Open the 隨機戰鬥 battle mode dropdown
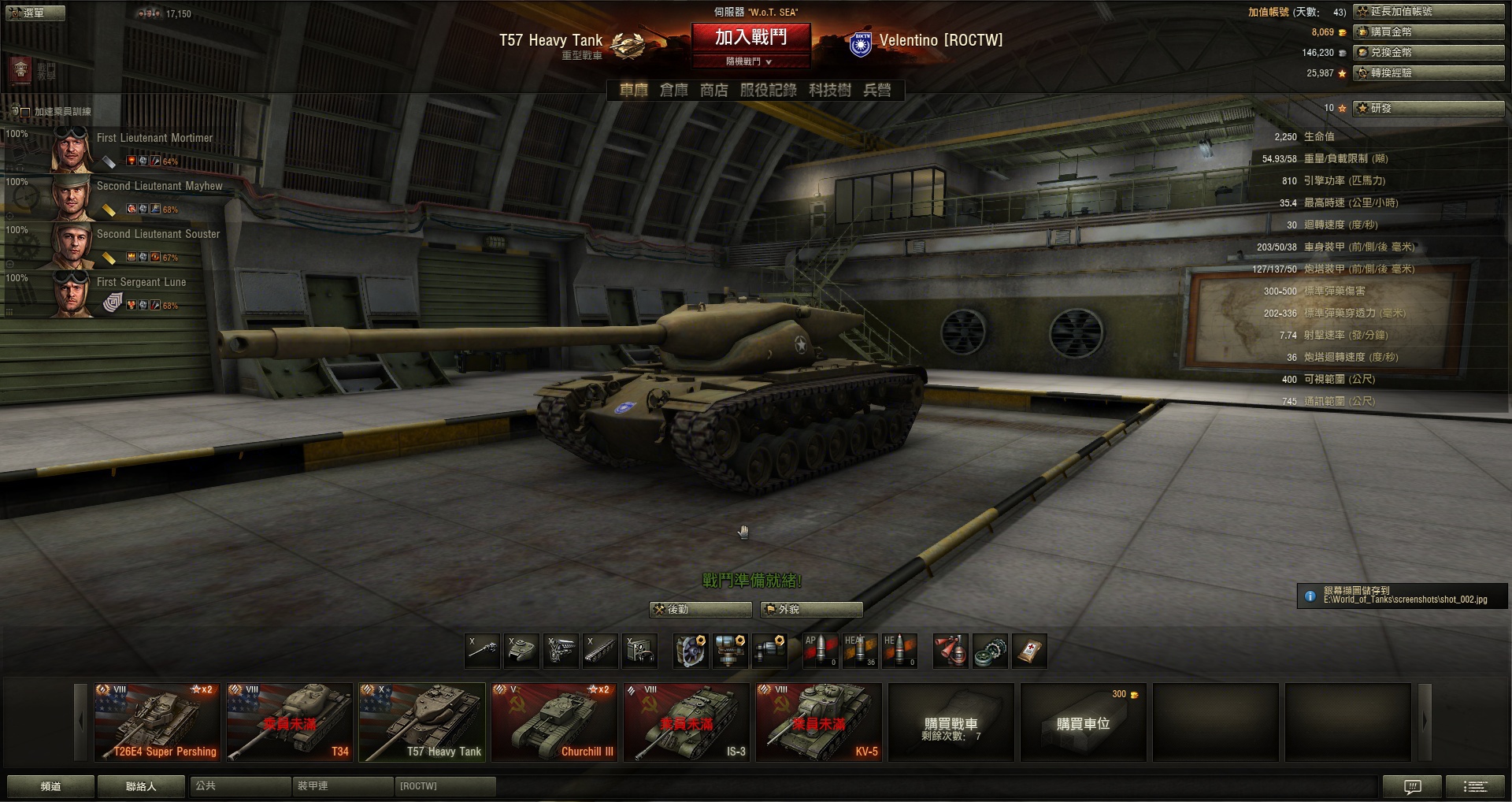Screen dimensions: 1512x802 [749, 61]
